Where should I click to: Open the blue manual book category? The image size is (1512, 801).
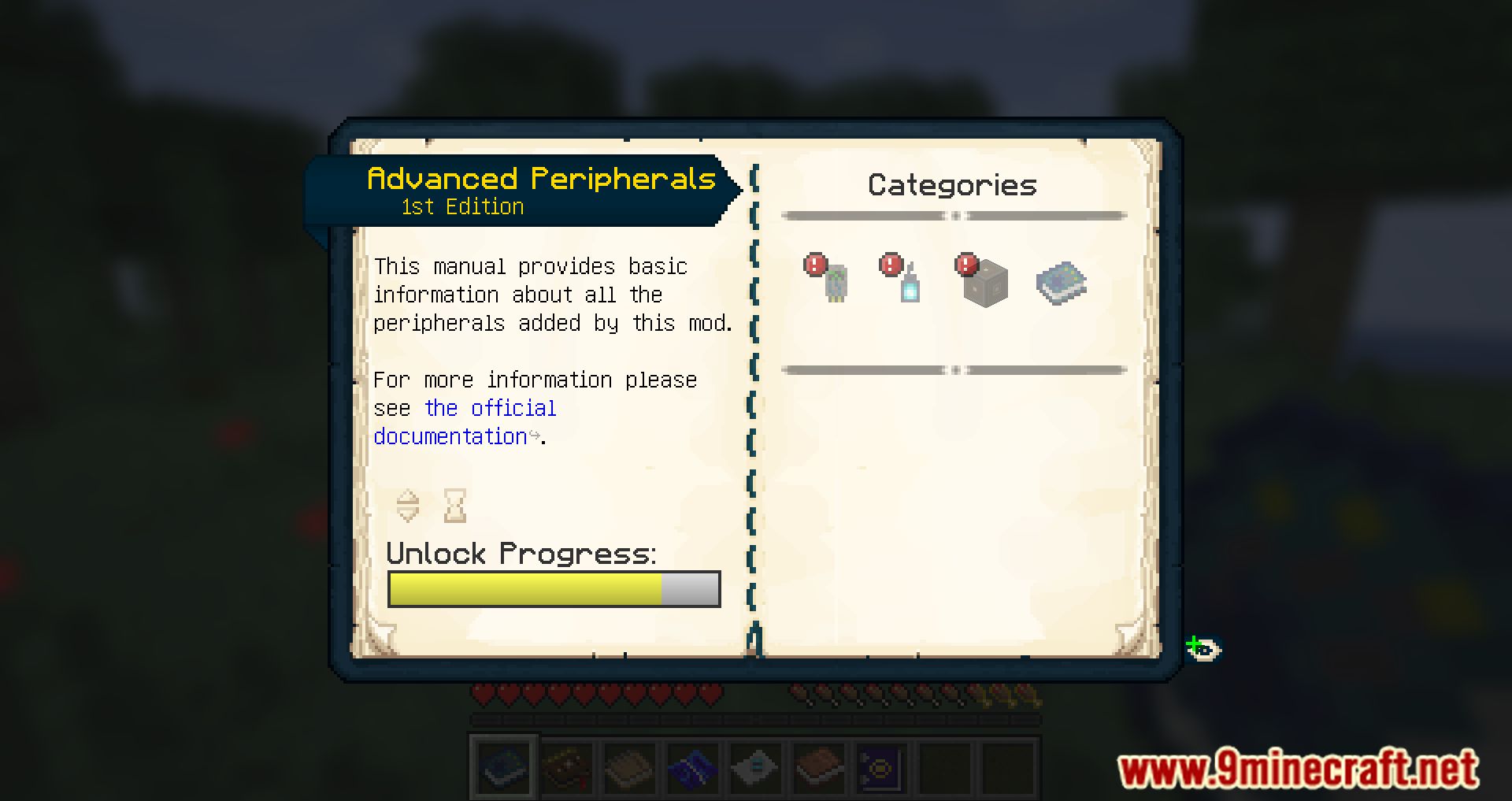pos(1061,282)
